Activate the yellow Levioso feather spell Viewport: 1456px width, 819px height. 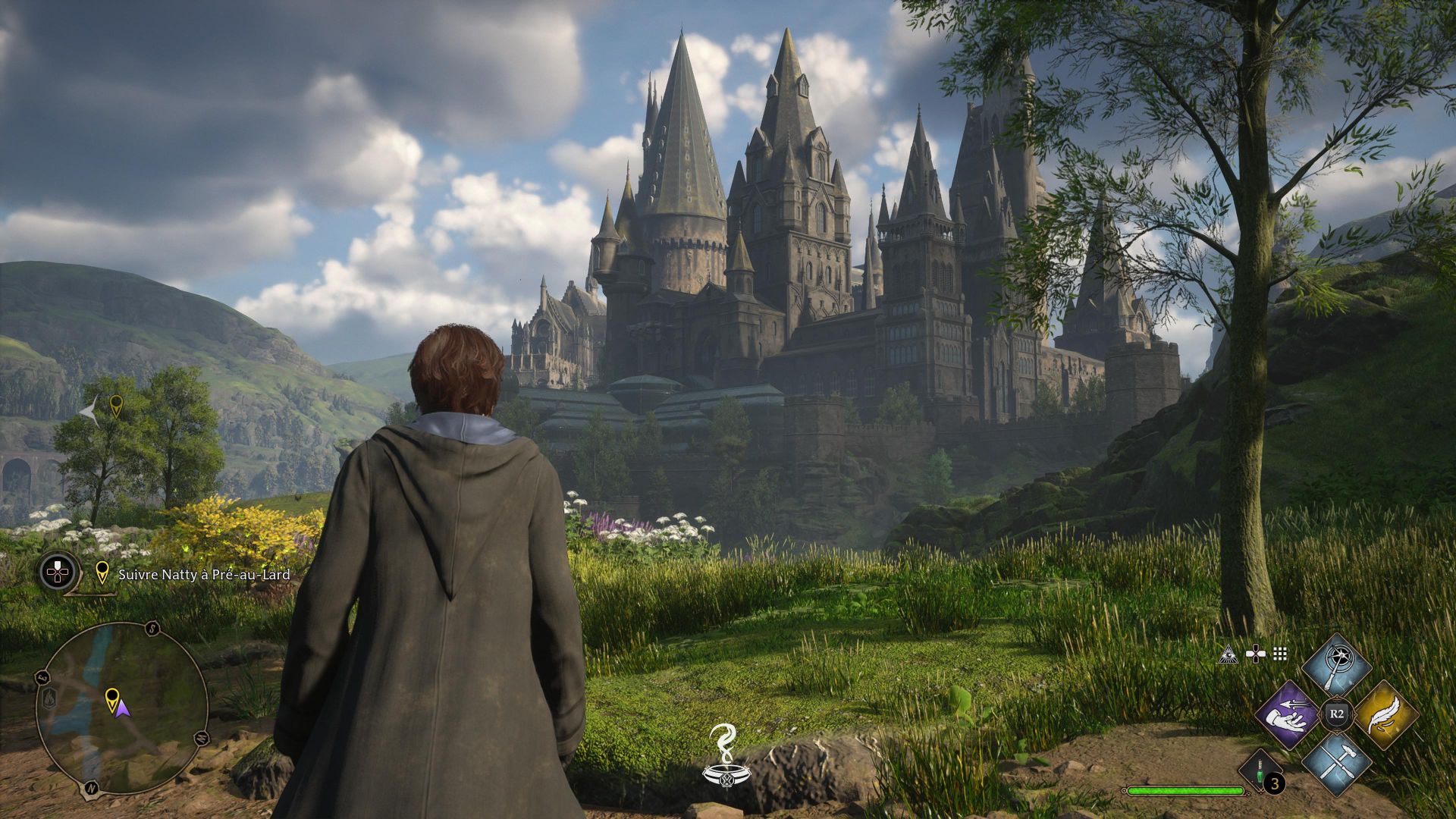click(1385, 715)
